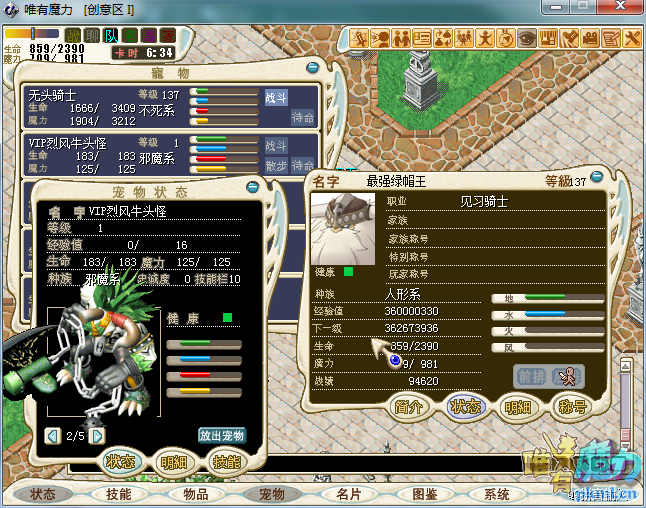Open the 名片 card menu

[348, 494]
